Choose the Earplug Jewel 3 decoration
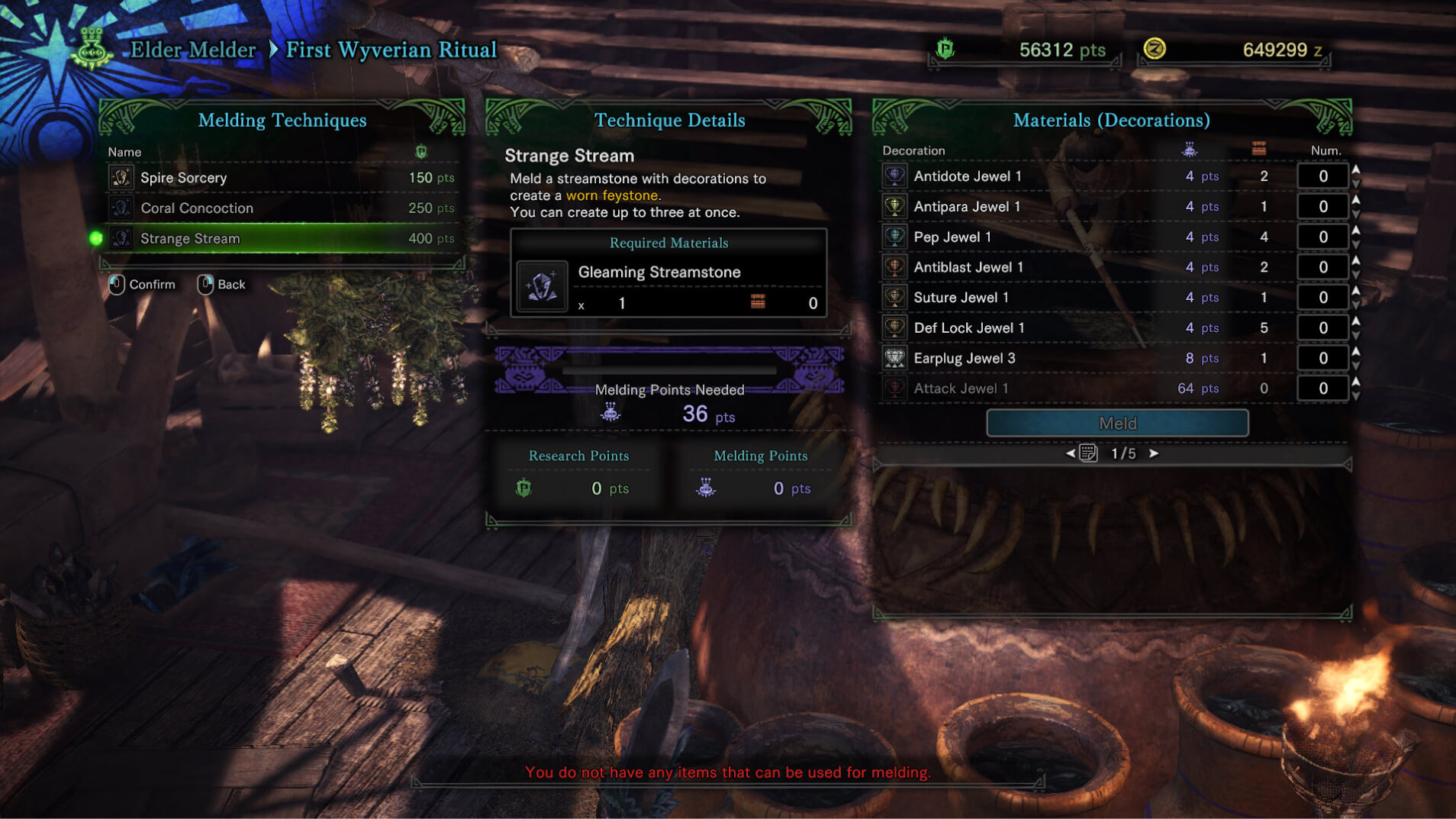The image size is (1456, 819). 965,358
